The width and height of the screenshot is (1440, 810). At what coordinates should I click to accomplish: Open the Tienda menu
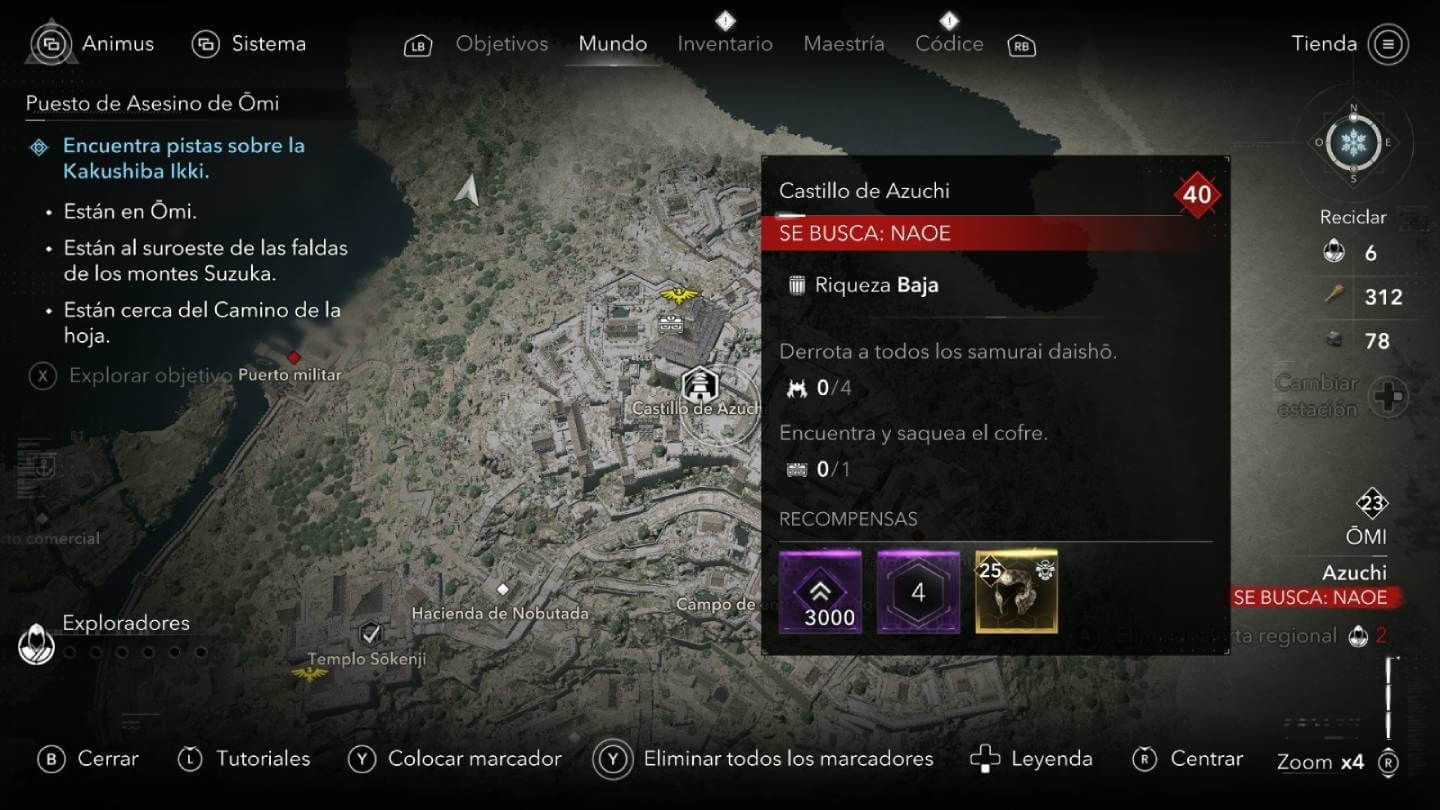(x=1325, y=43)
